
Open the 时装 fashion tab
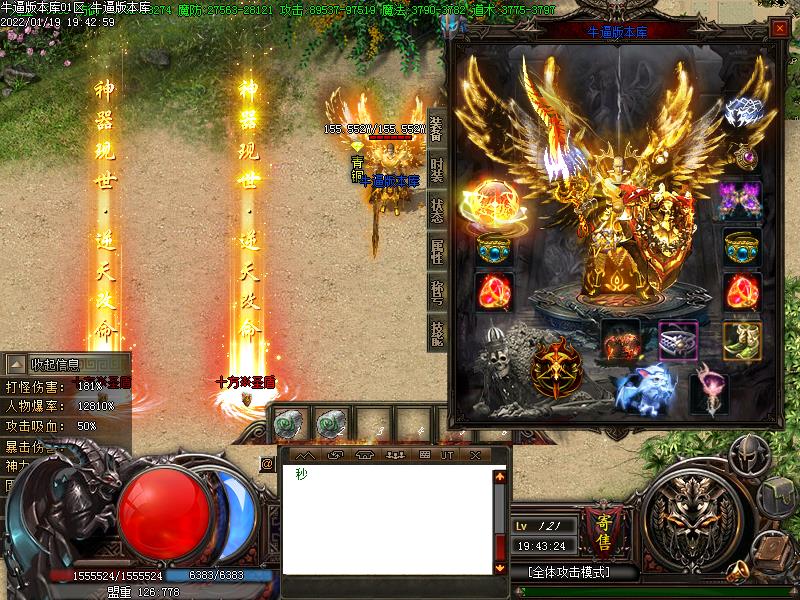pos(437,170)
